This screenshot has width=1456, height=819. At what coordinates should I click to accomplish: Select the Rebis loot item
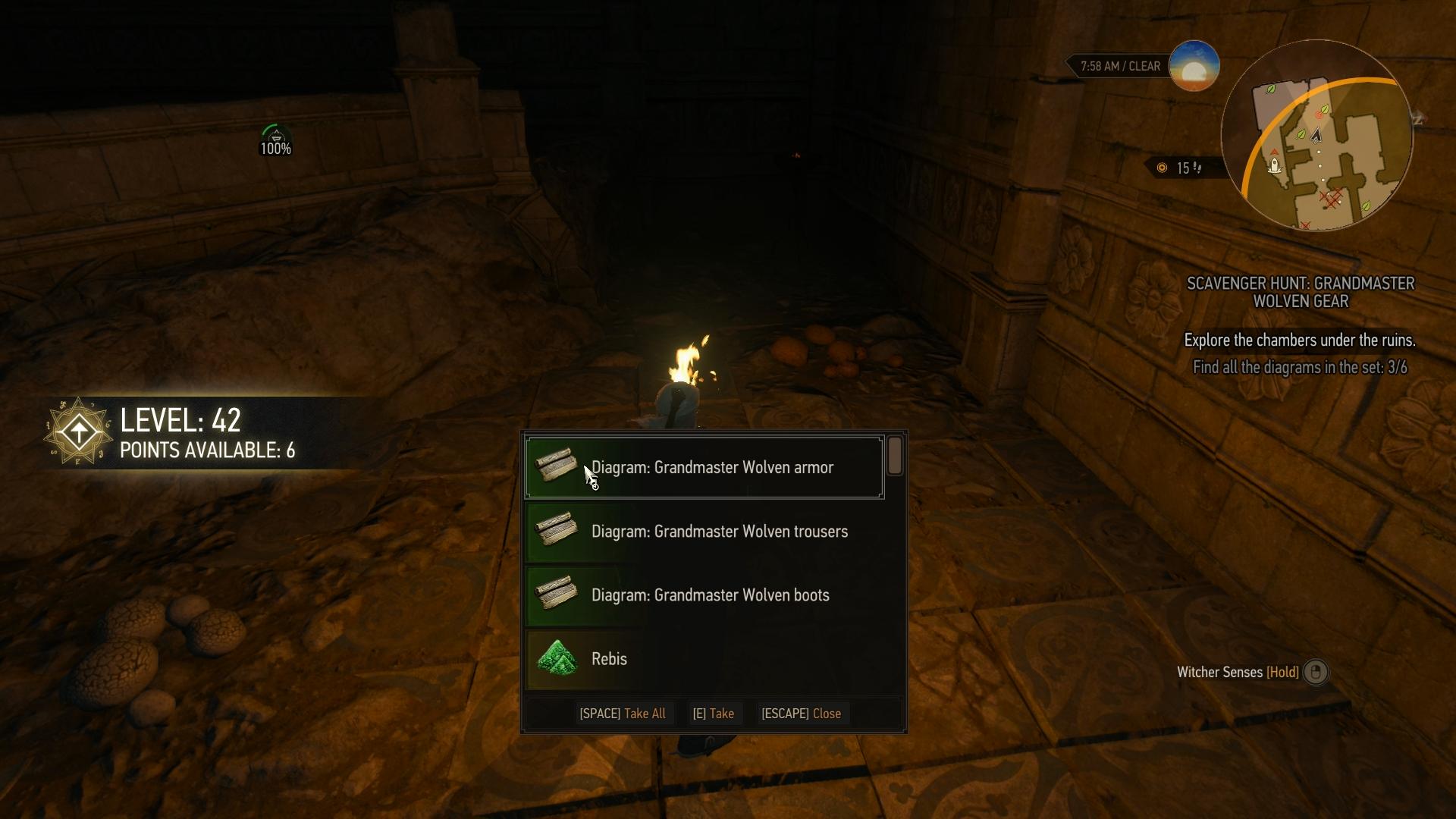pos(704,658)
